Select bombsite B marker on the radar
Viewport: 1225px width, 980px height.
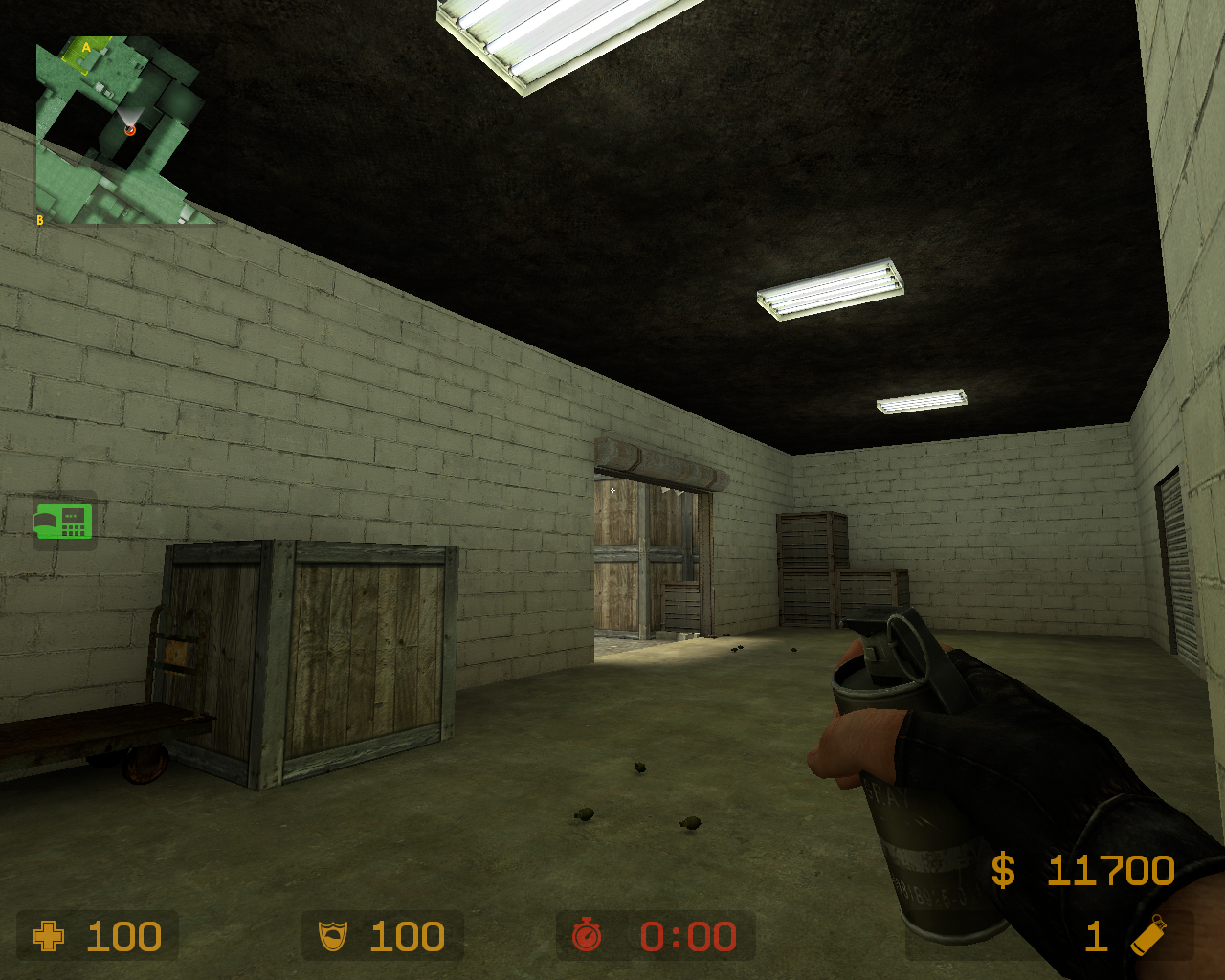(39, 218)
